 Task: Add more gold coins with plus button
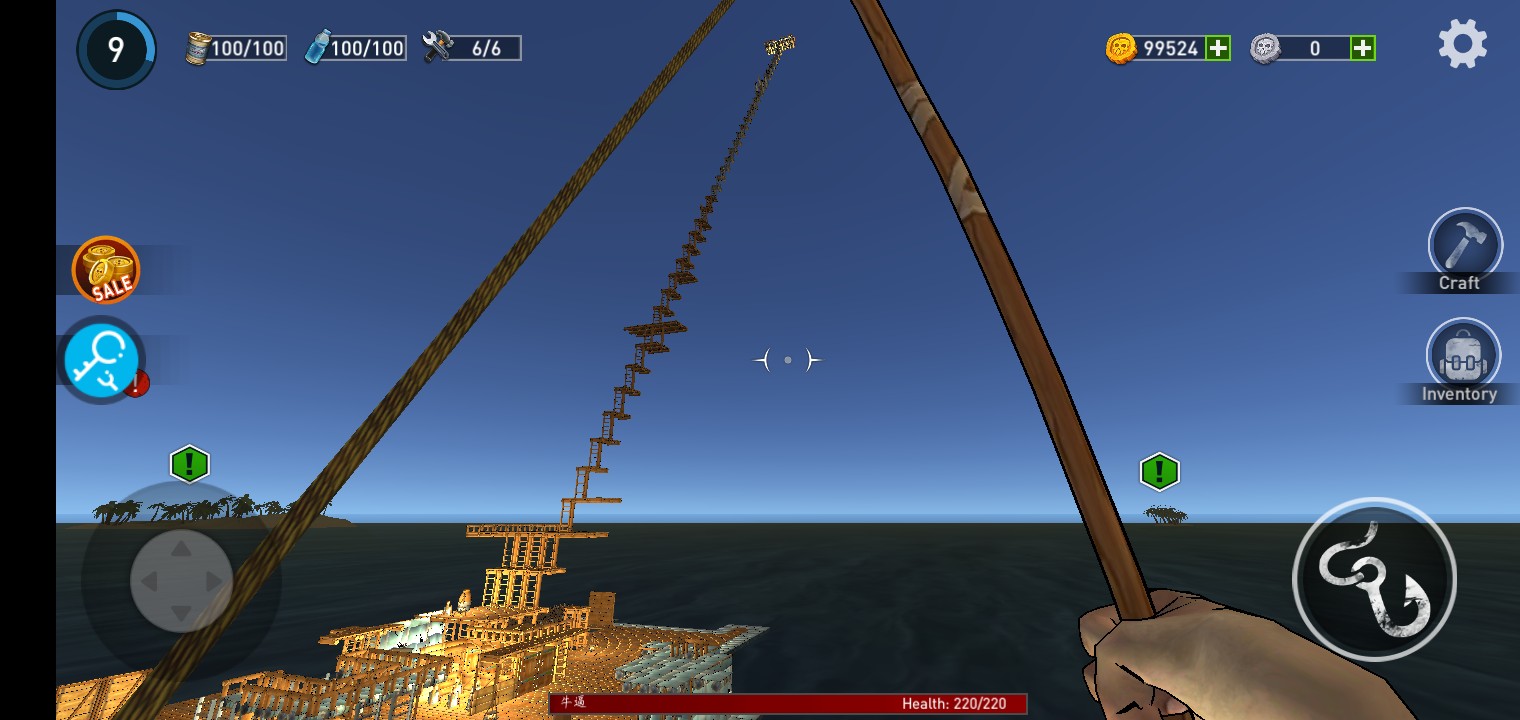point(1217,48)
